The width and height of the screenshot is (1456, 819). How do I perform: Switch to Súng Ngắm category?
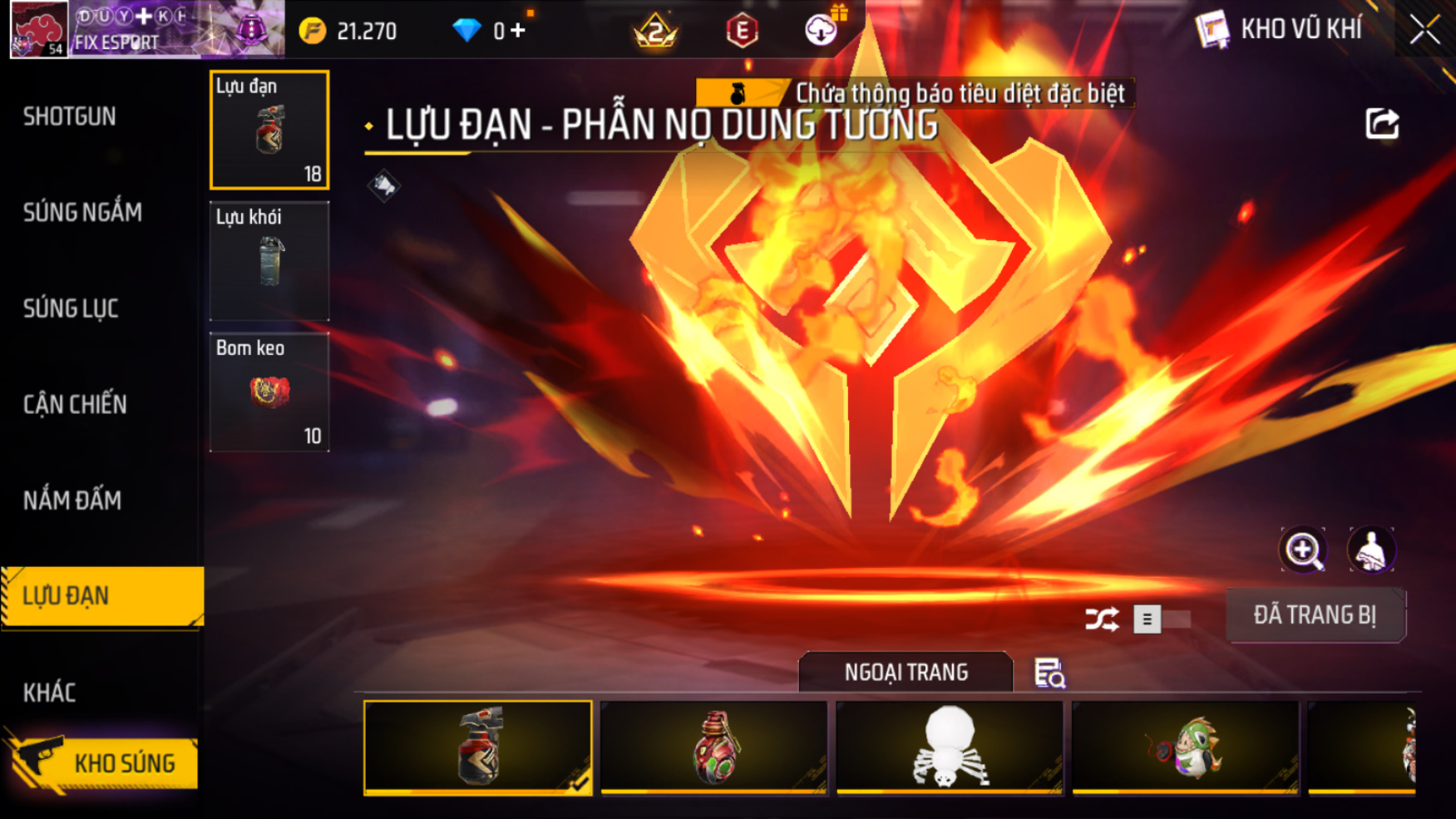(82, 213)
